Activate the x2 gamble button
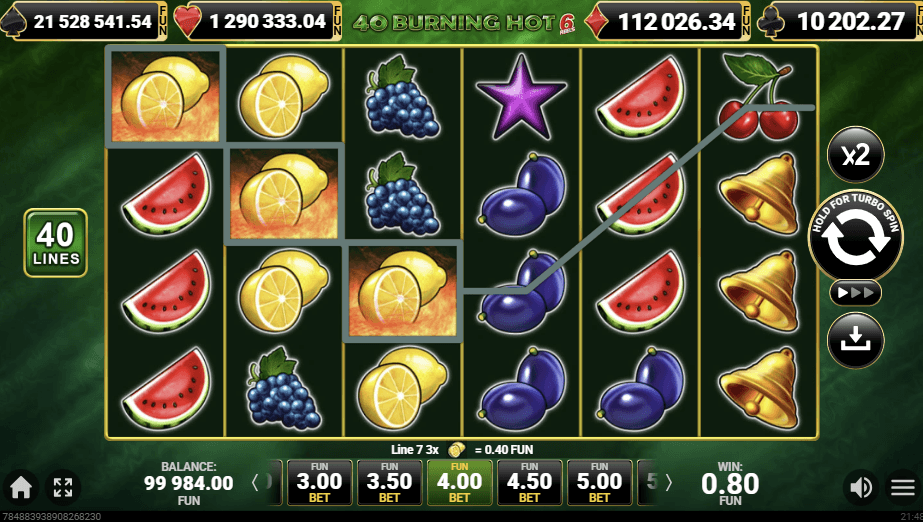 coord(855,156)
